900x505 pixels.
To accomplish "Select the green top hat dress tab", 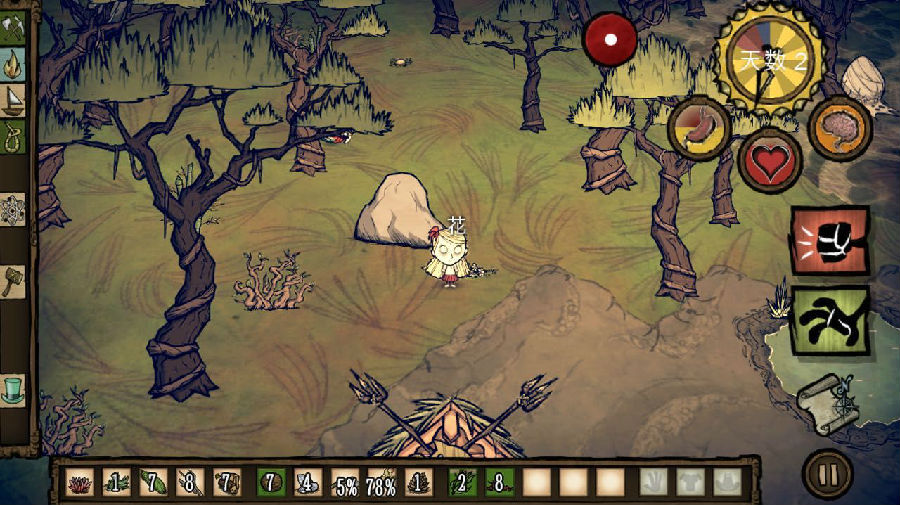I will coord(13,389).
